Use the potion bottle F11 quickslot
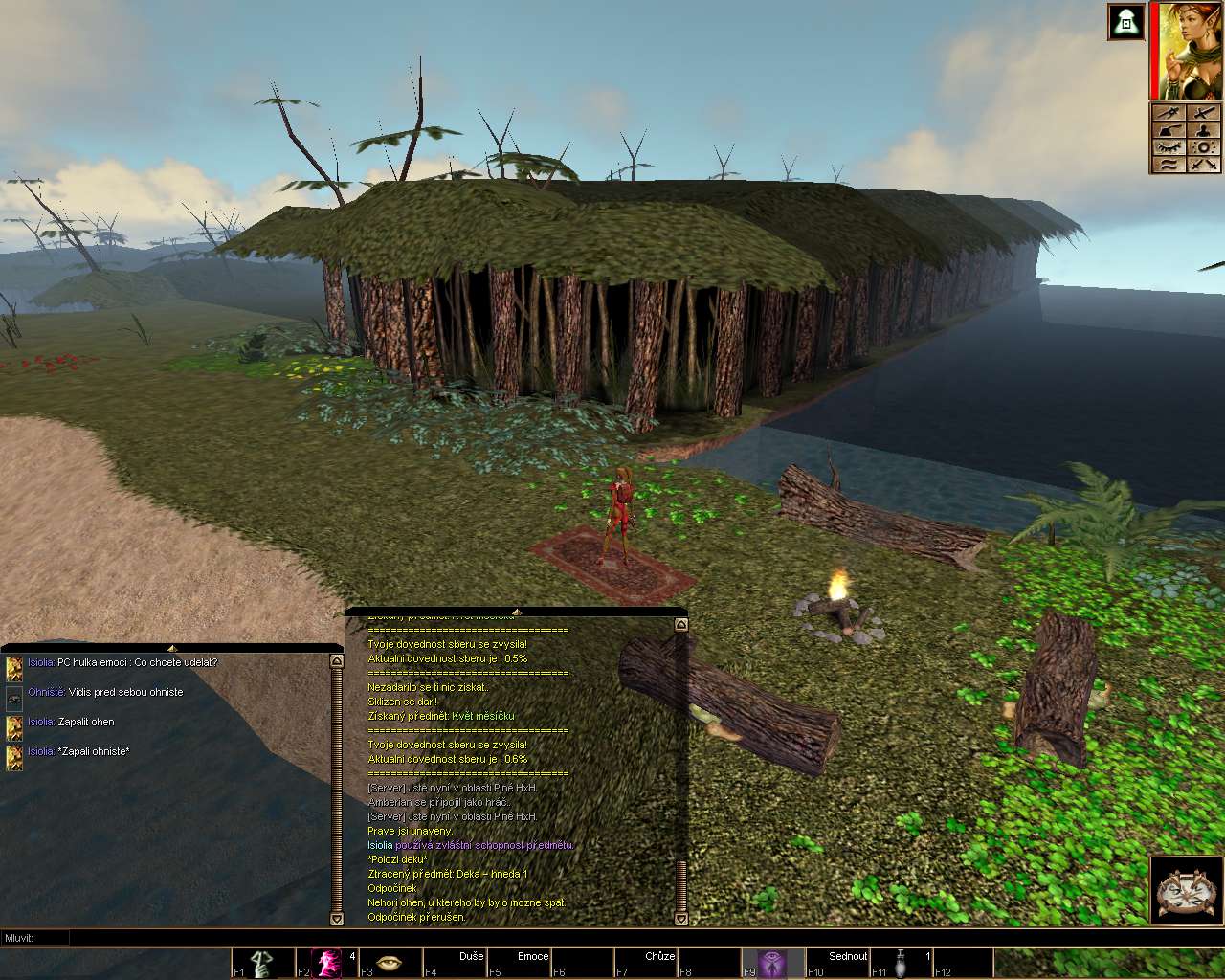Image resolution: width=1225 pixels, height=980 pixels. tap(902, 963)
